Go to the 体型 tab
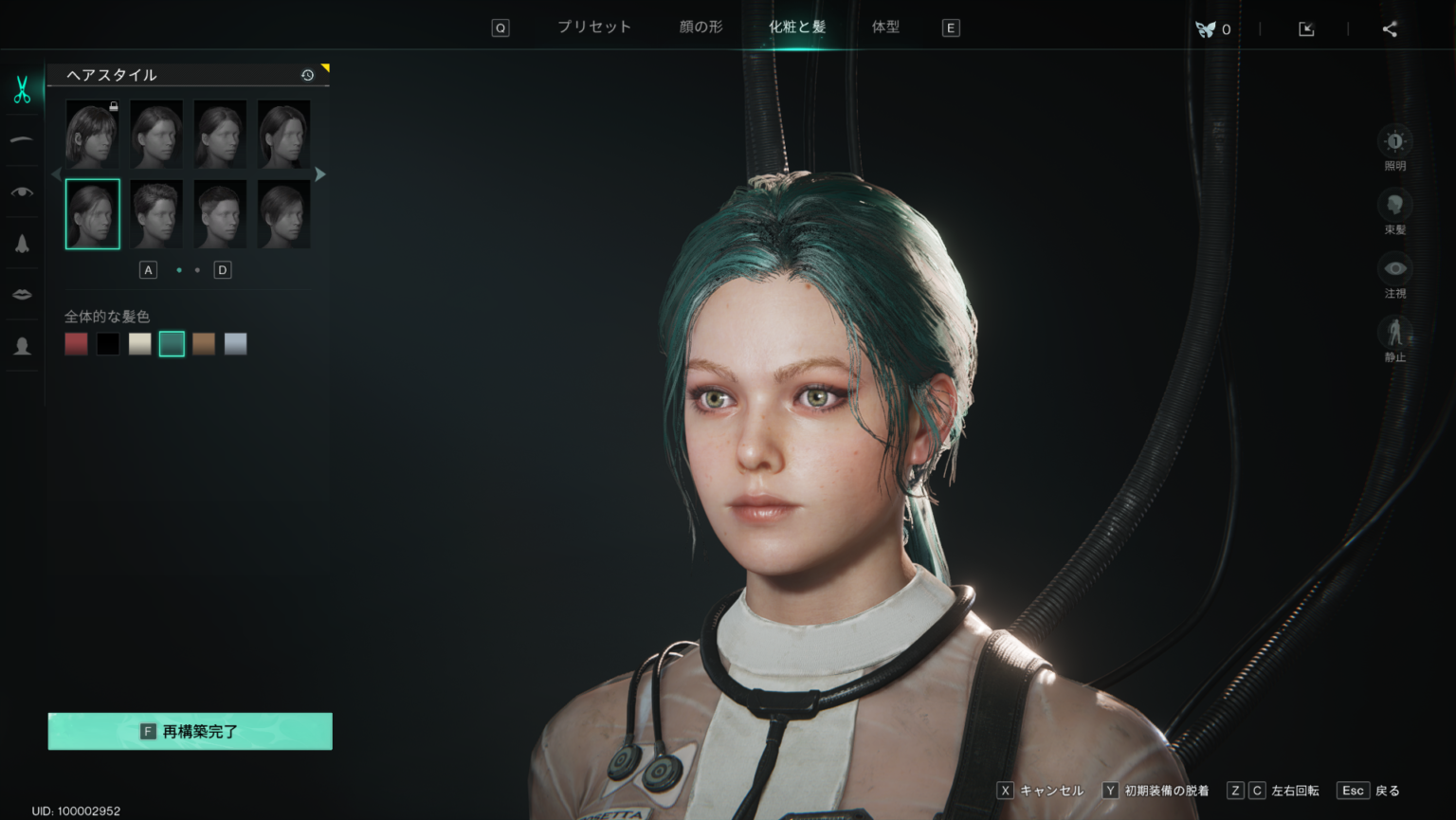This screenshot has height=820, width=1456. pyautogui.click(x=885, y=27)
